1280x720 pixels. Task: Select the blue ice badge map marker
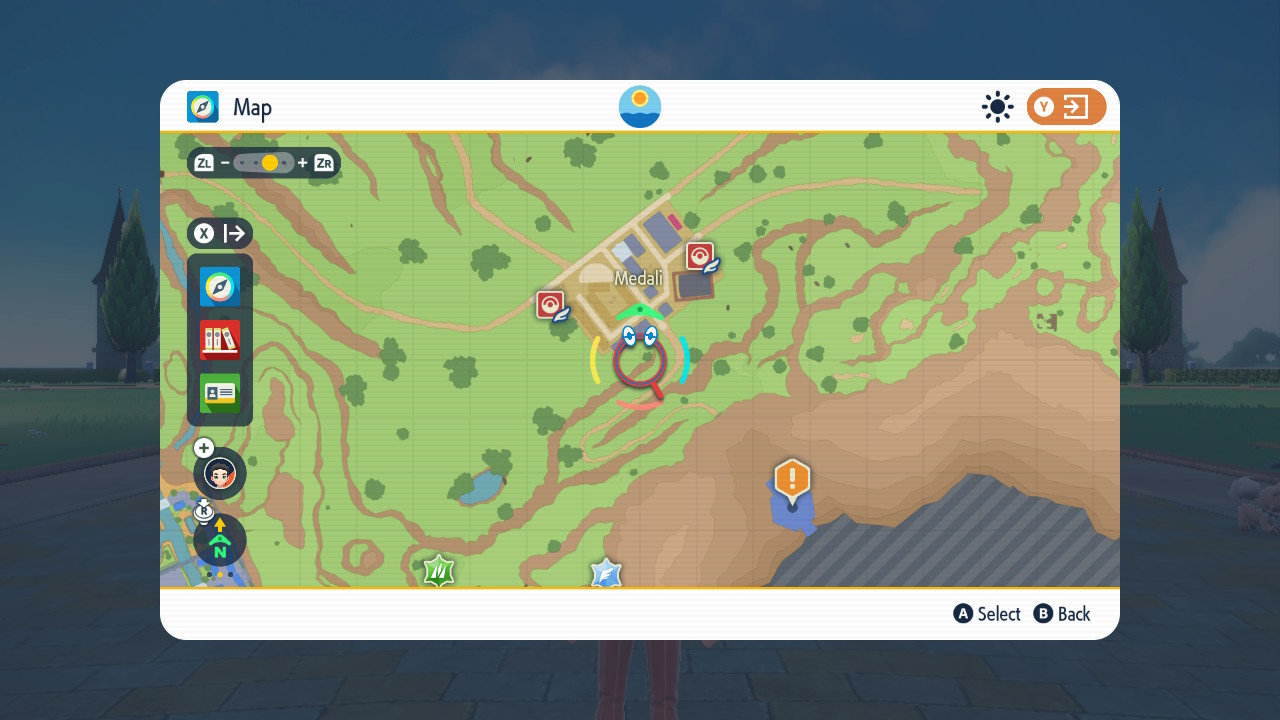point(606,573)
